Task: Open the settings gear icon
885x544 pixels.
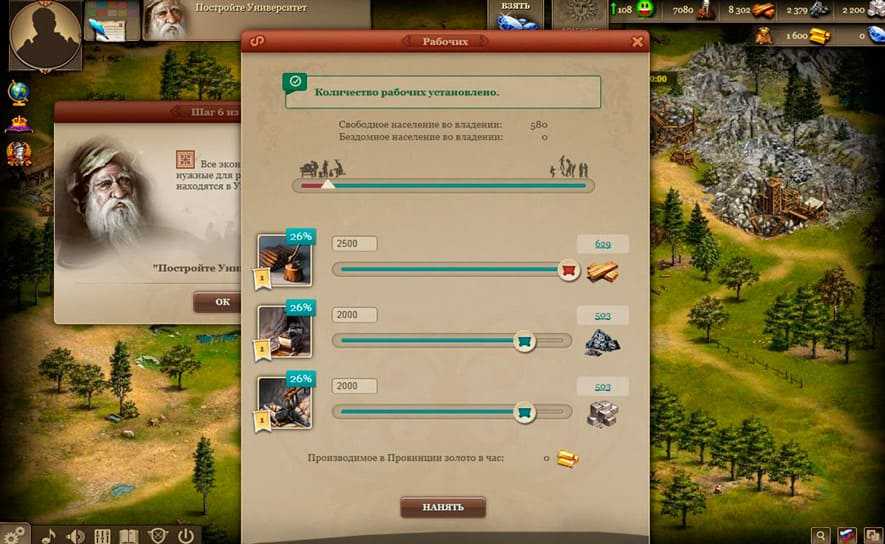Action: 15,535
